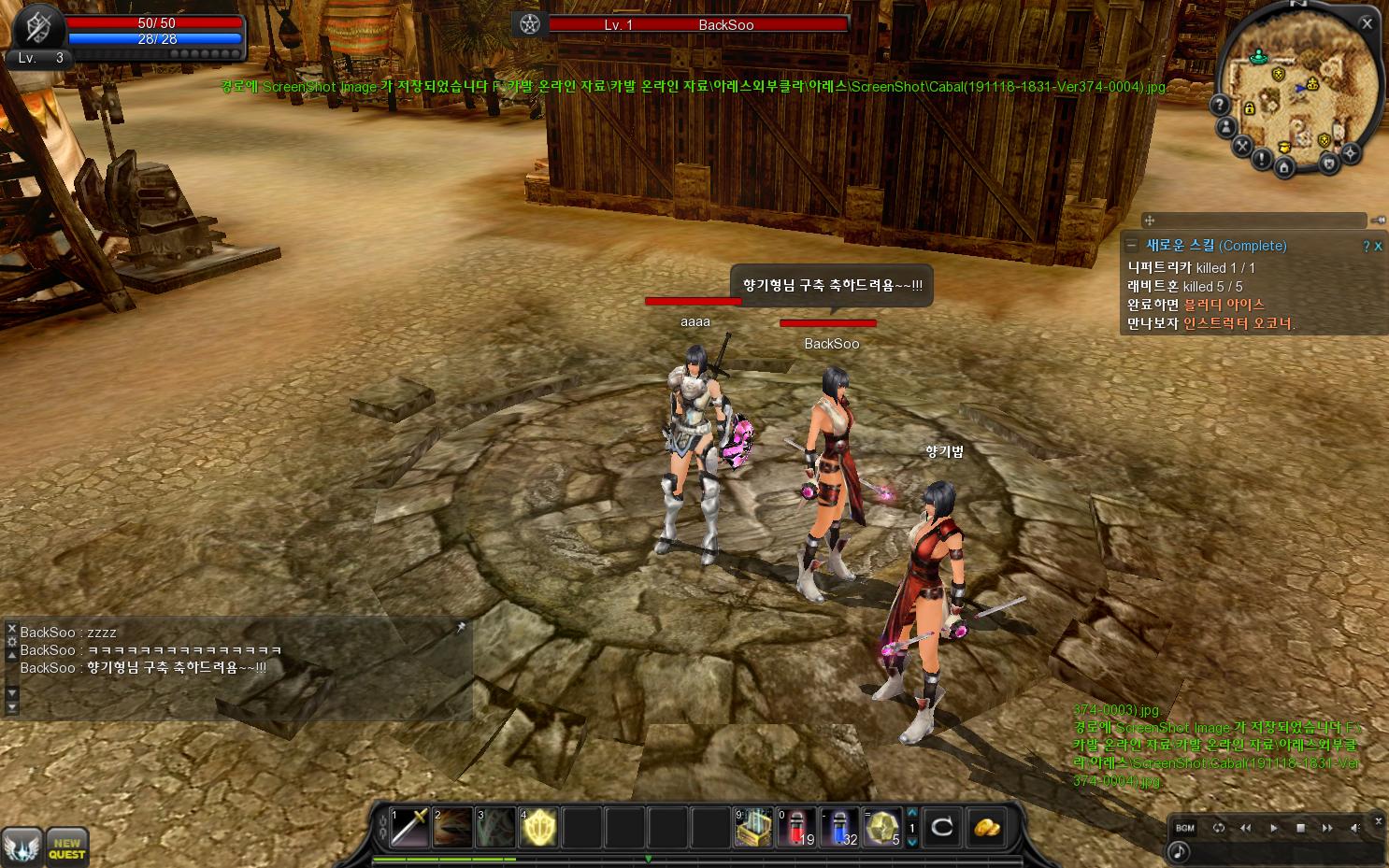Play the background music
1389x868 pixels.
pyautogui.click(x=1273, y=828)
